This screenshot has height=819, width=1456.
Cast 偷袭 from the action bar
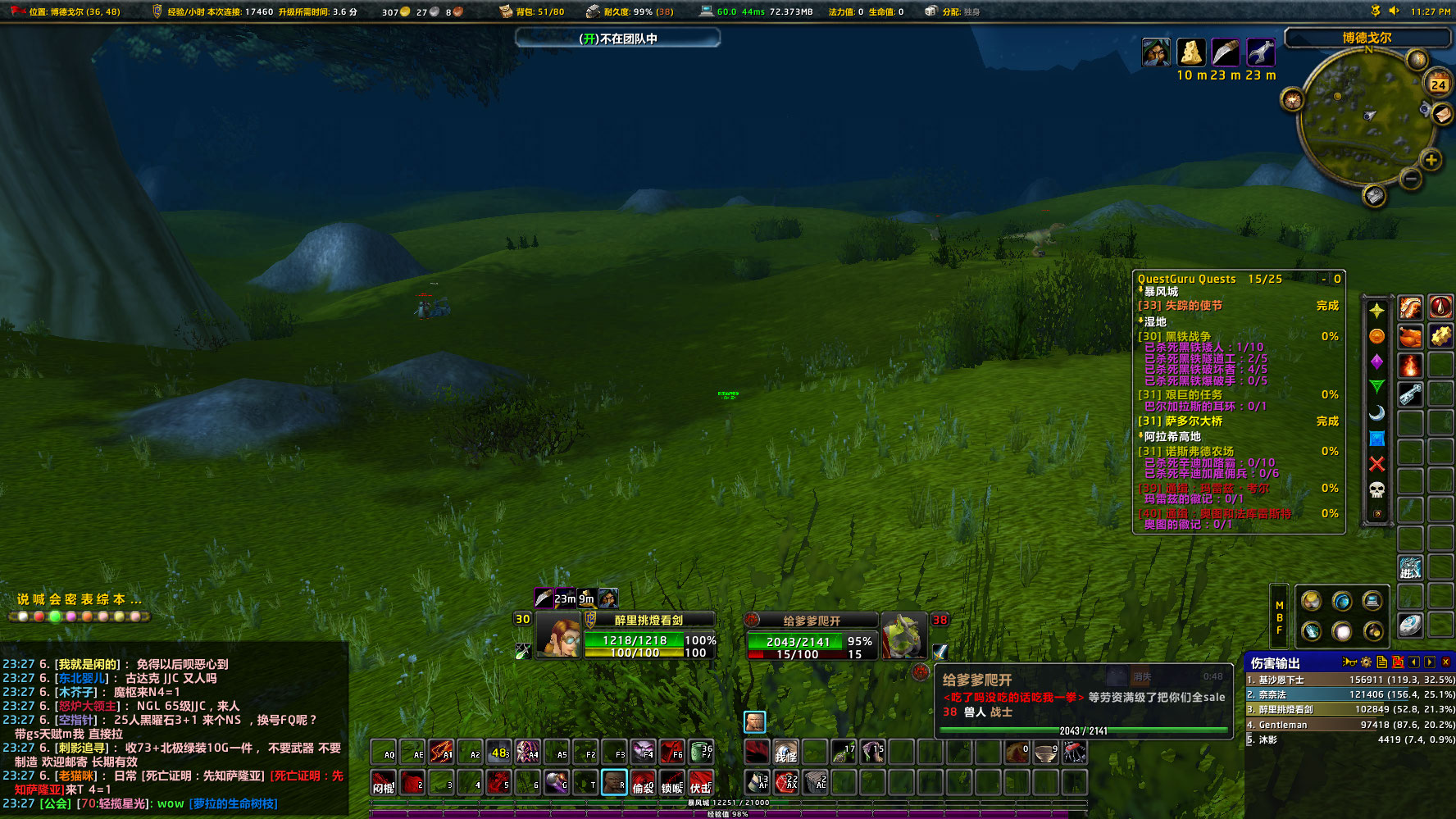[x=644, y=783]
